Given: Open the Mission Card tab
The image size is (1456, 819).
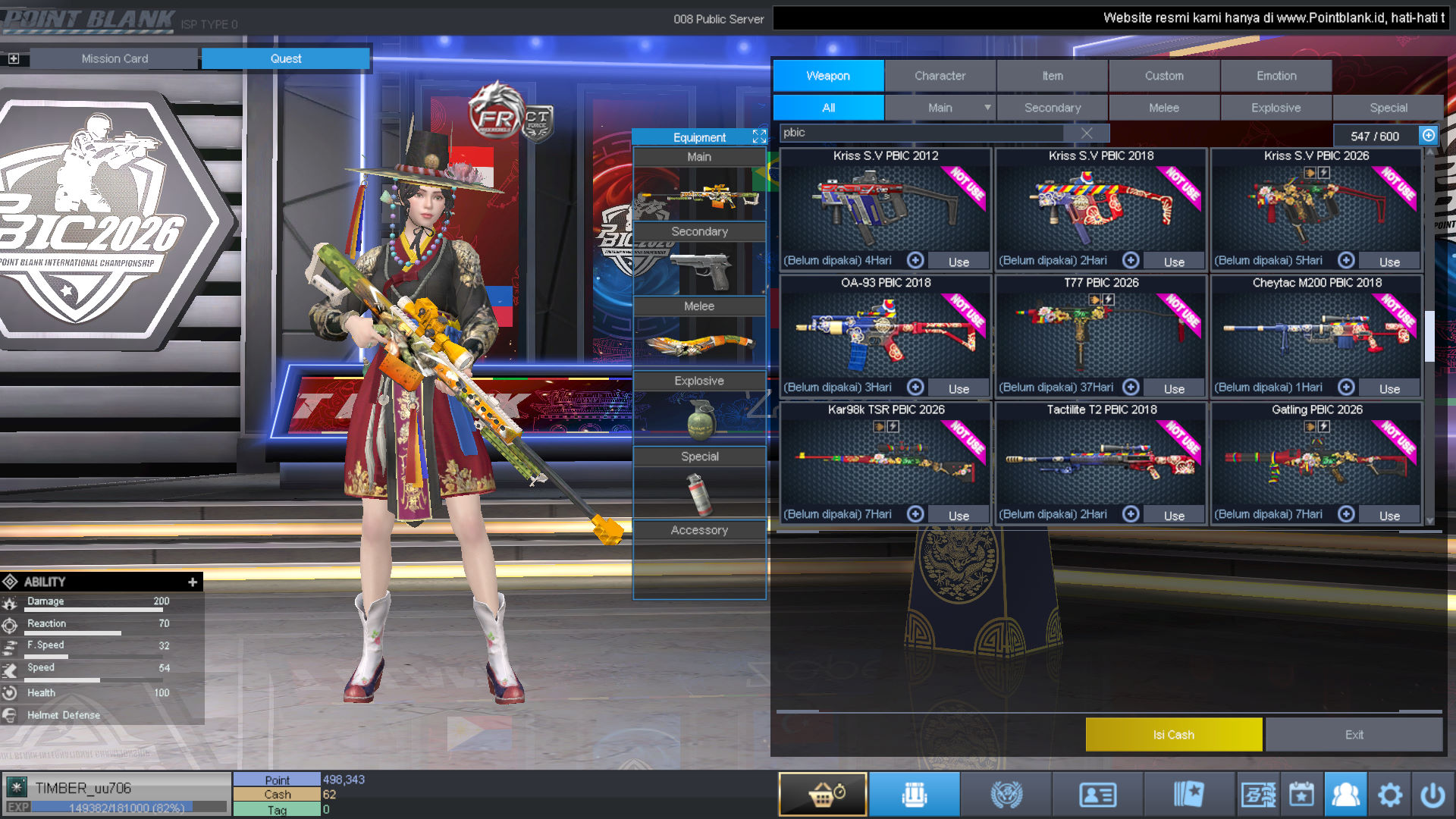Looking at the screenshot, I should pos(115,58).
